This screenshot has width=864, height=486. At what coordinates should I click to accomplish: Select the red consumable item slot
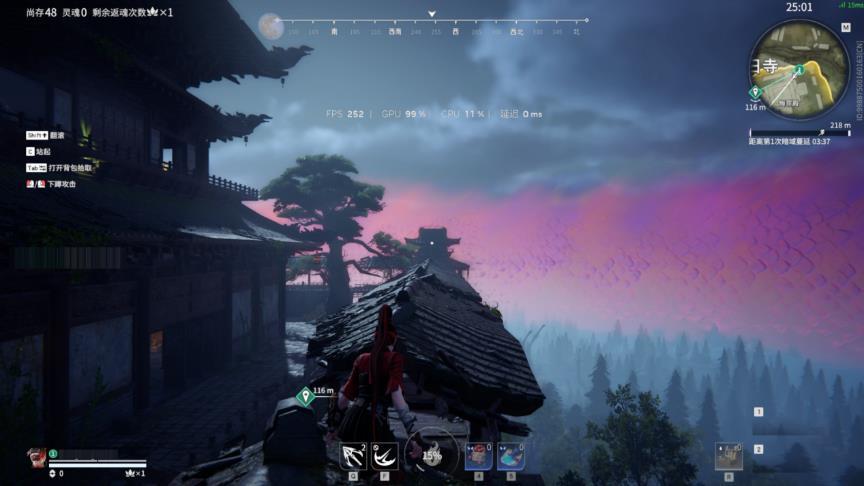tap(478, 456)
